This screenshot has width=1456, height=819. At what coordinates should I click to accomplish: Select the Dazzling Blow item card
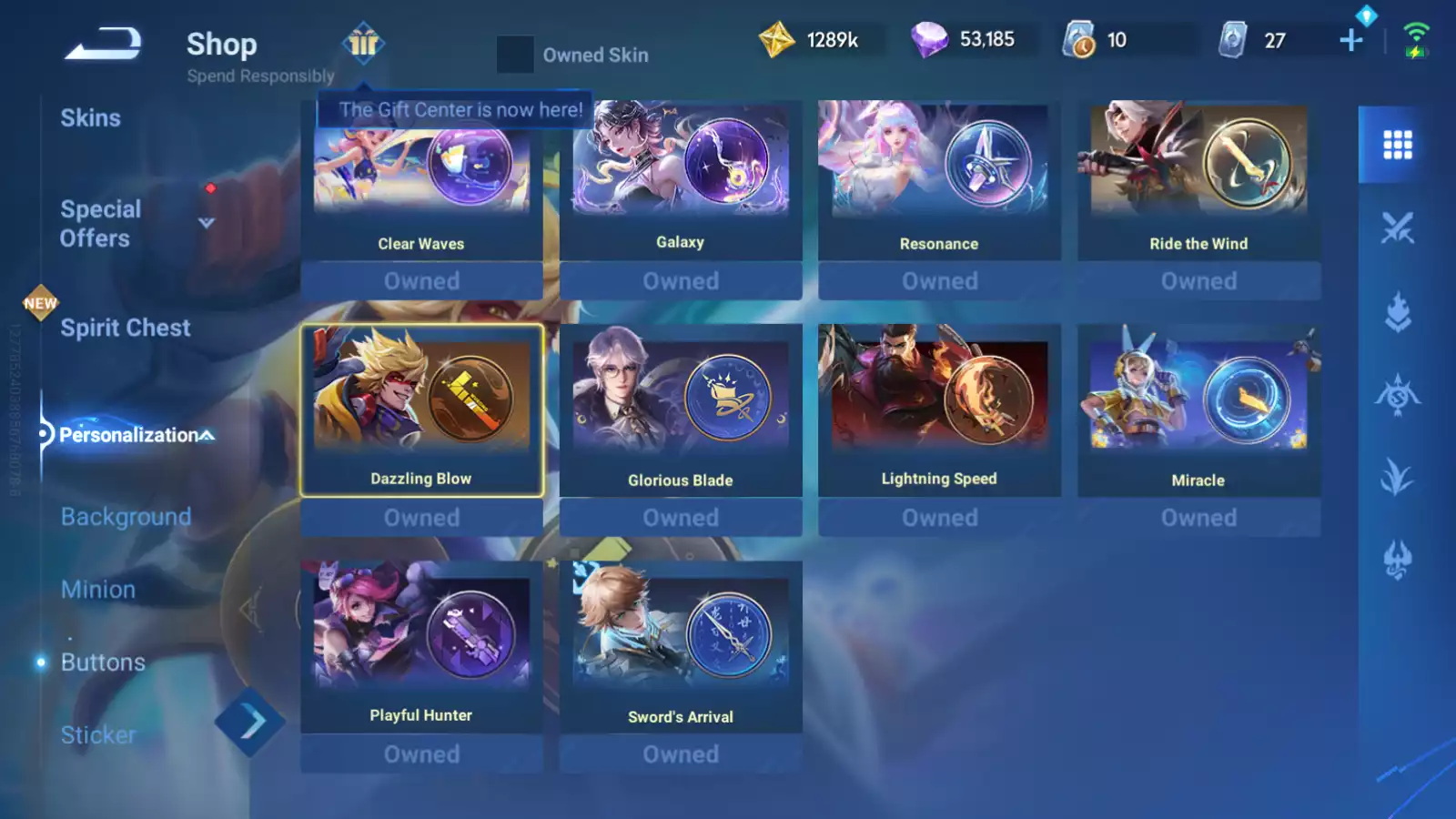(421, 409)
